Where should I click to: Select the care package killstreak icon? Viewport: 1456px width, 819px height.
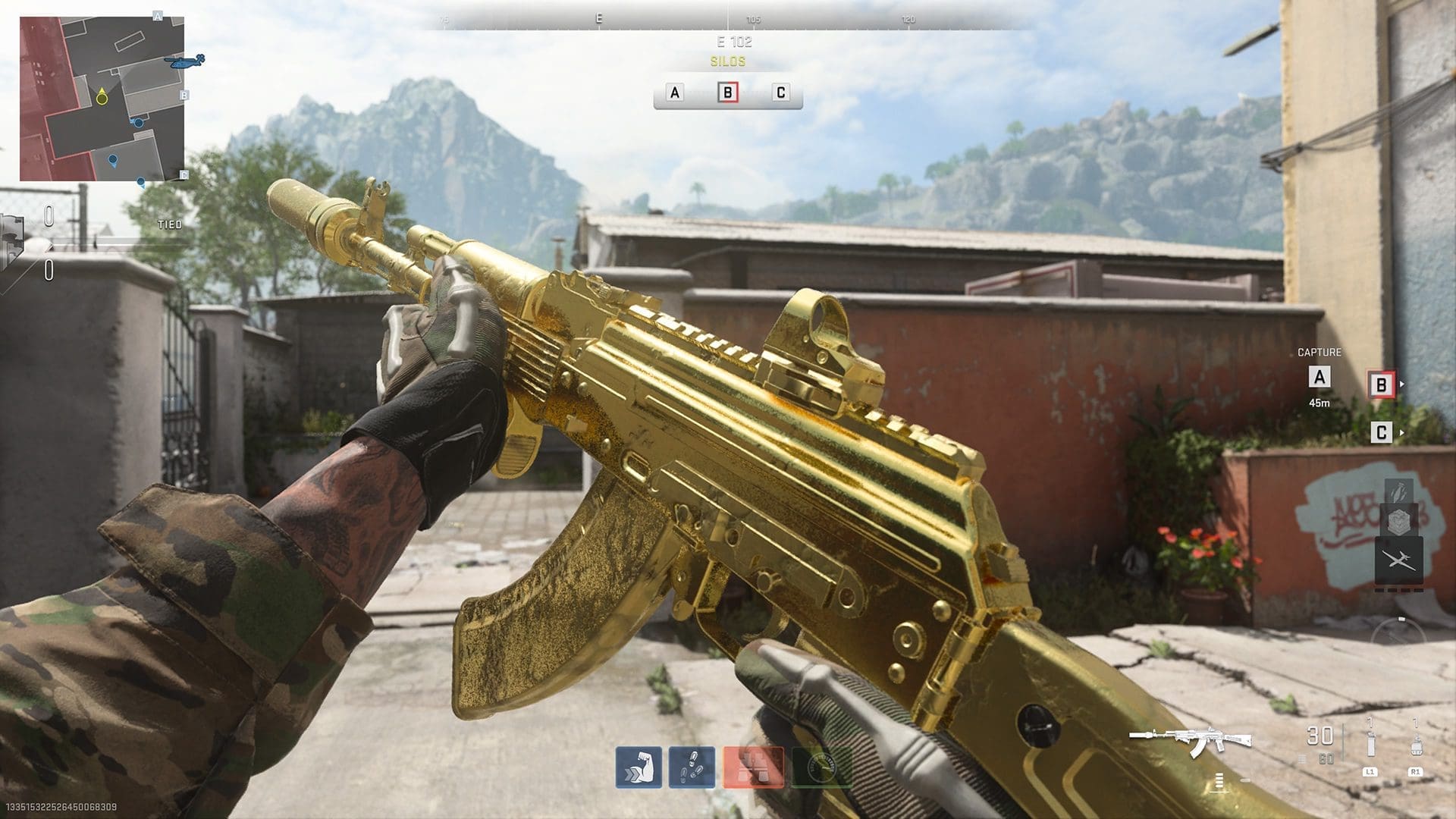click(x=1398, y=522)
